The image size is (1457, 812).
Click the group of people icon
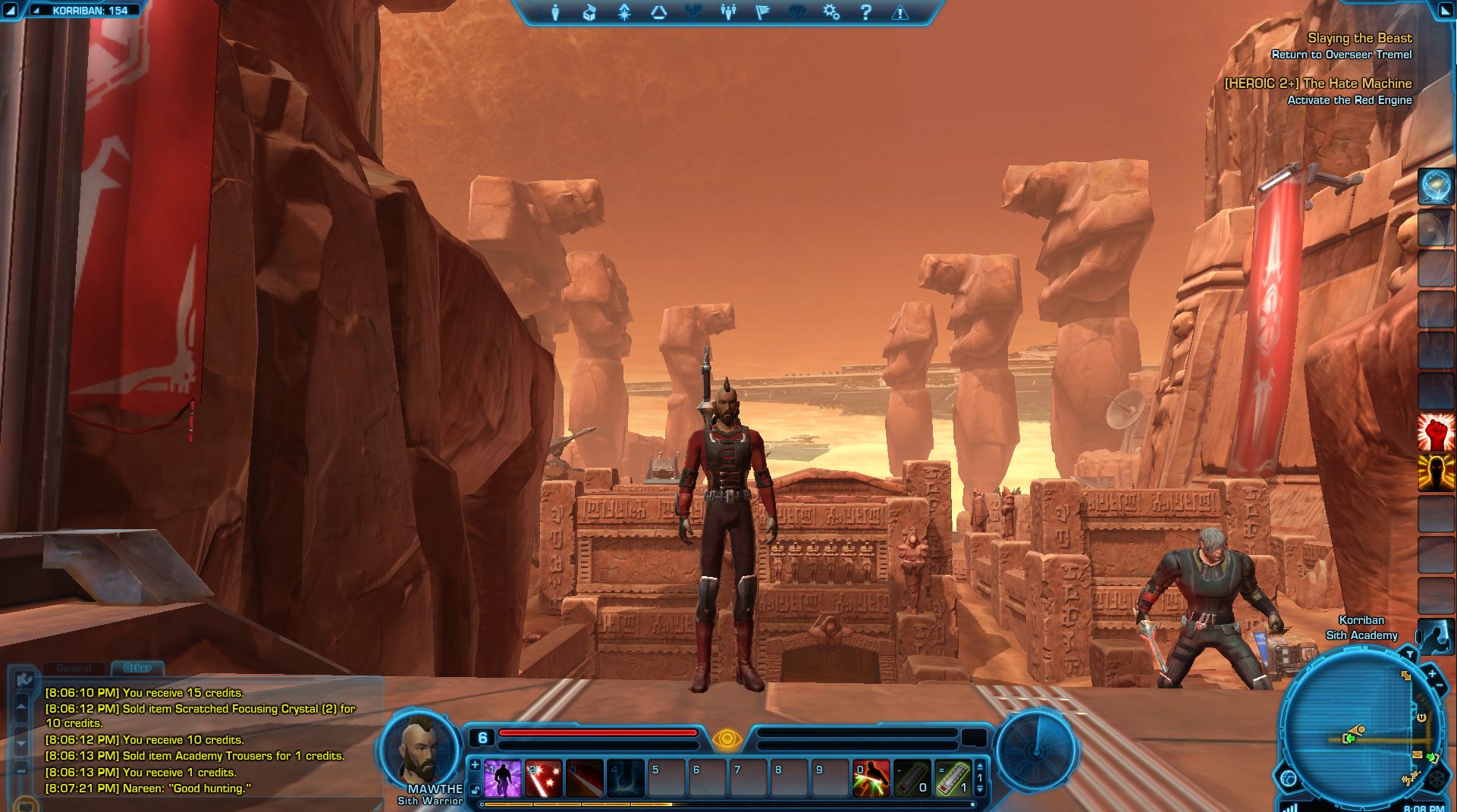(728, 12)
